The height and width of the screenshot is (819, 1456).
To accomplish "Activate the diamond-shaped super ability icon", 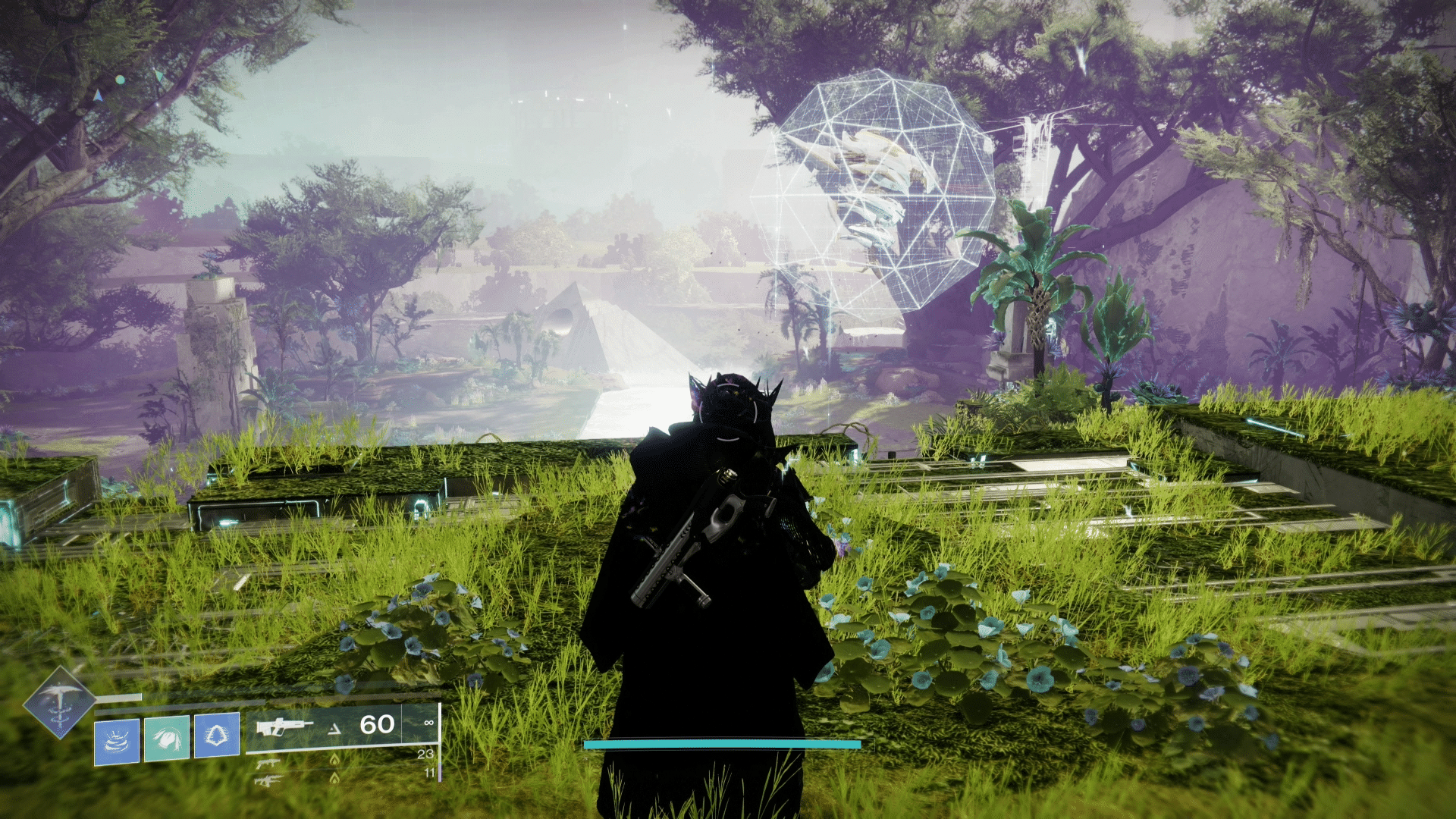I will 58,703.
